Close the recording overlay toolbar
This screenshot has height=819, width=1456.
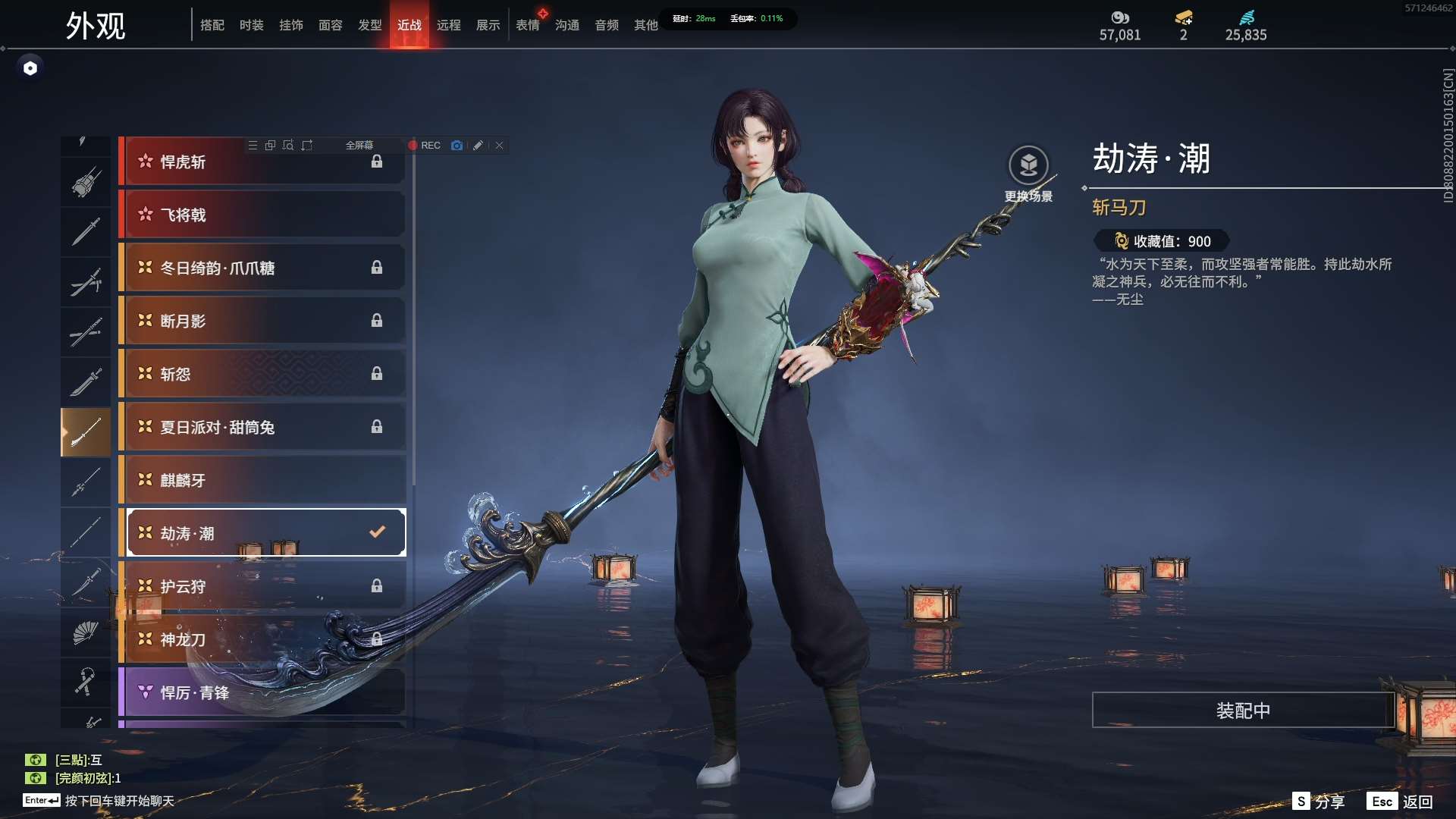[500, 146]
